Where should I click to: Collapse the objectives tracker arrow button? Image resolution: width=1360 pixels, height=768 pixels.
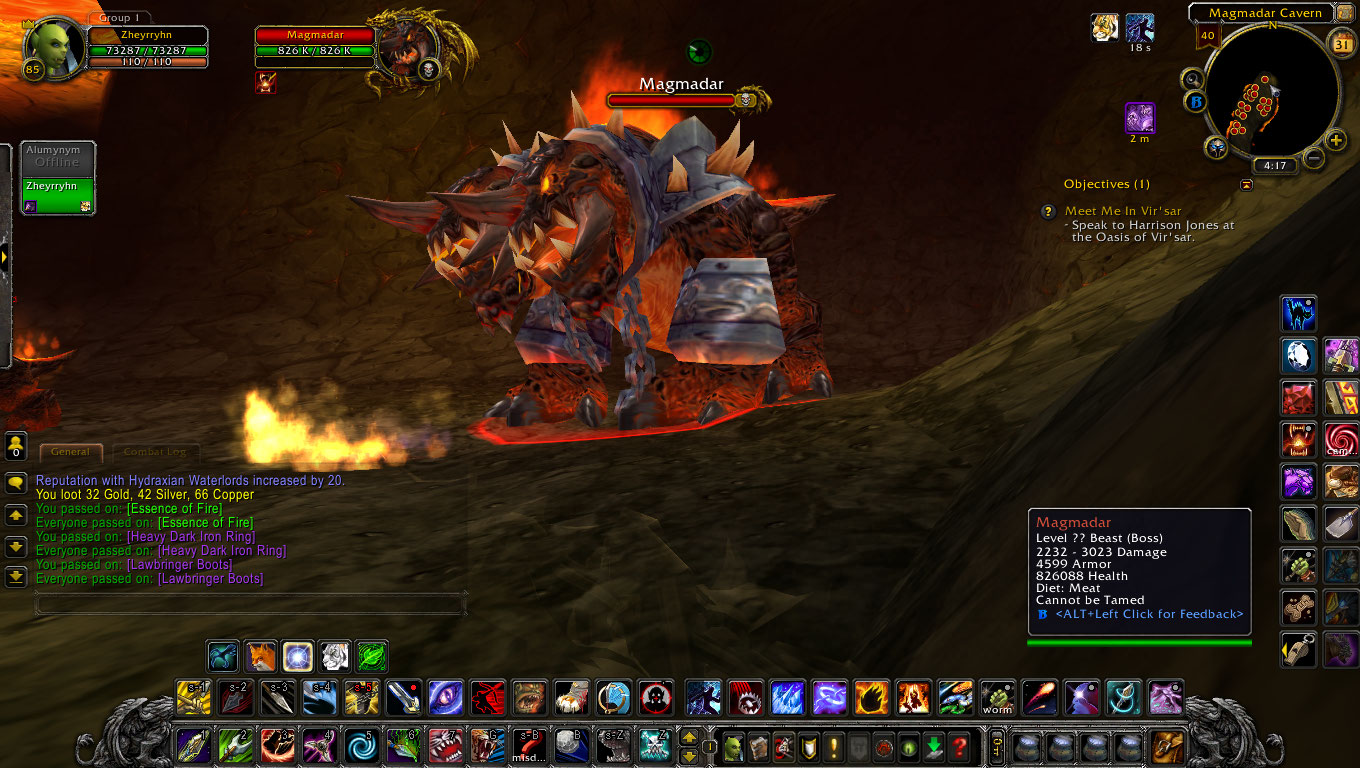[1247, 184]
